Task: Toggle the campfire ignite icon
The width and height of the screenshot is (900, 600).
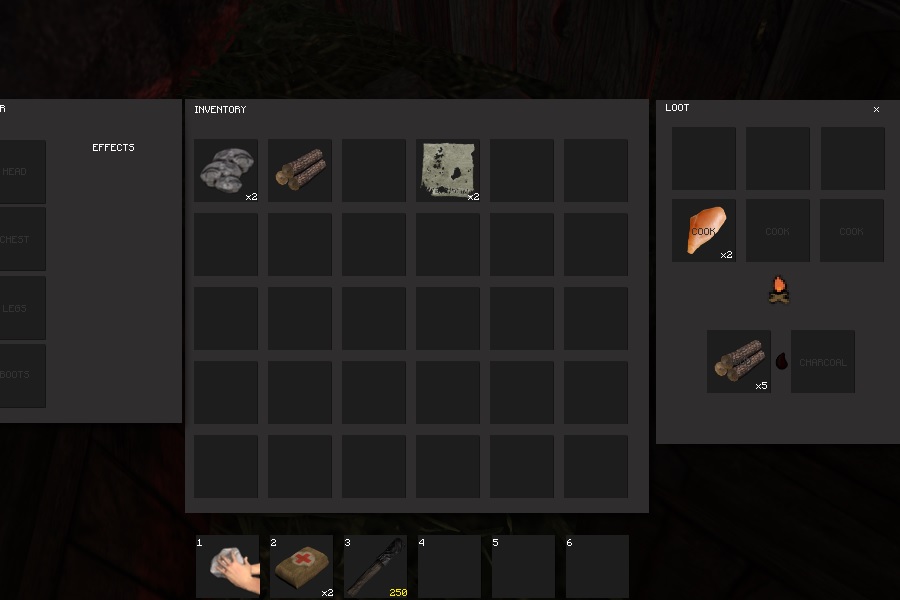Action: coord(779,291)
